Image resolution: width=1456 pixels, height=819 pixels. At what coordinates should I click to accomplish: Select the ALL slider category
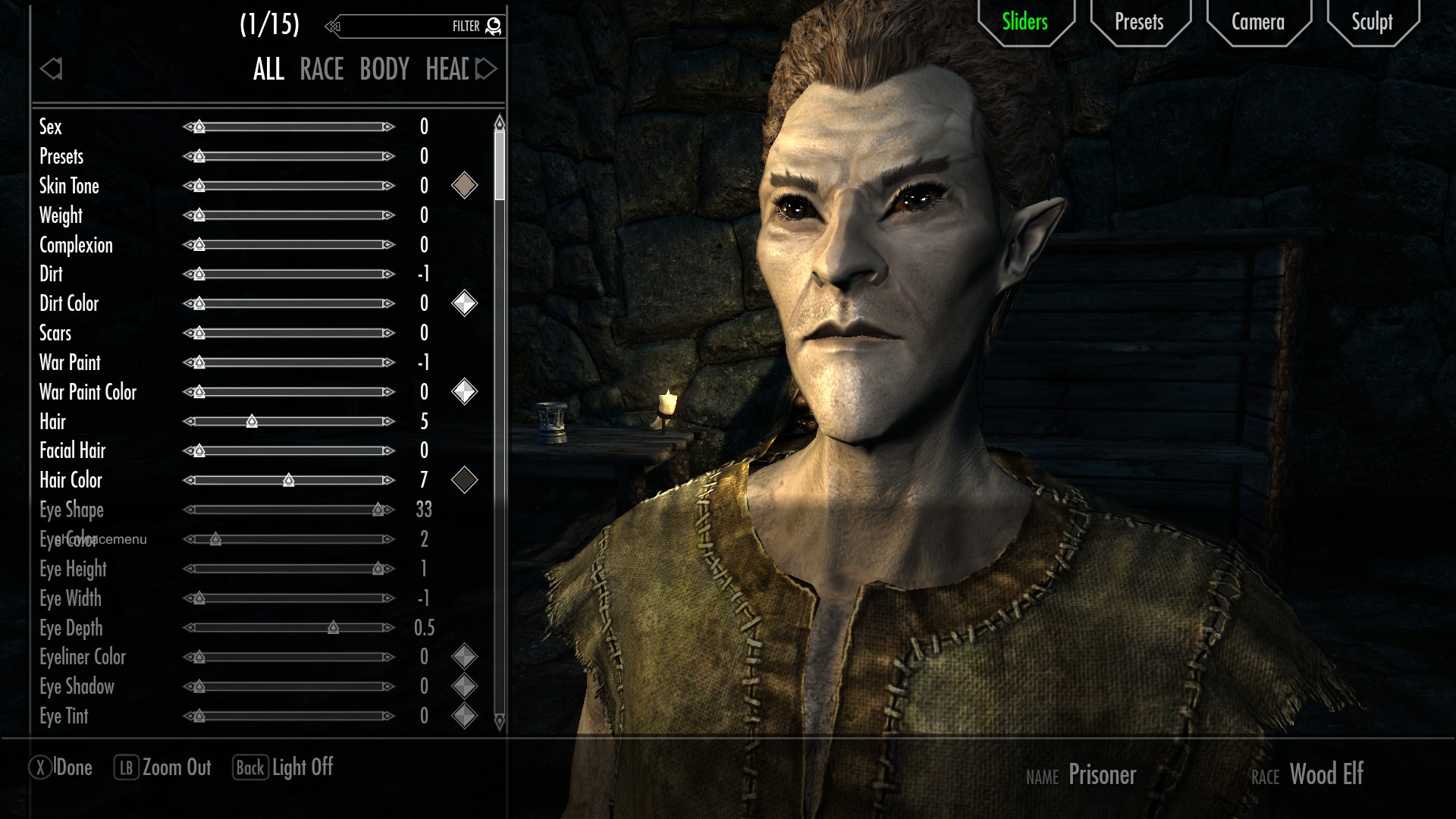coord(268,70)
